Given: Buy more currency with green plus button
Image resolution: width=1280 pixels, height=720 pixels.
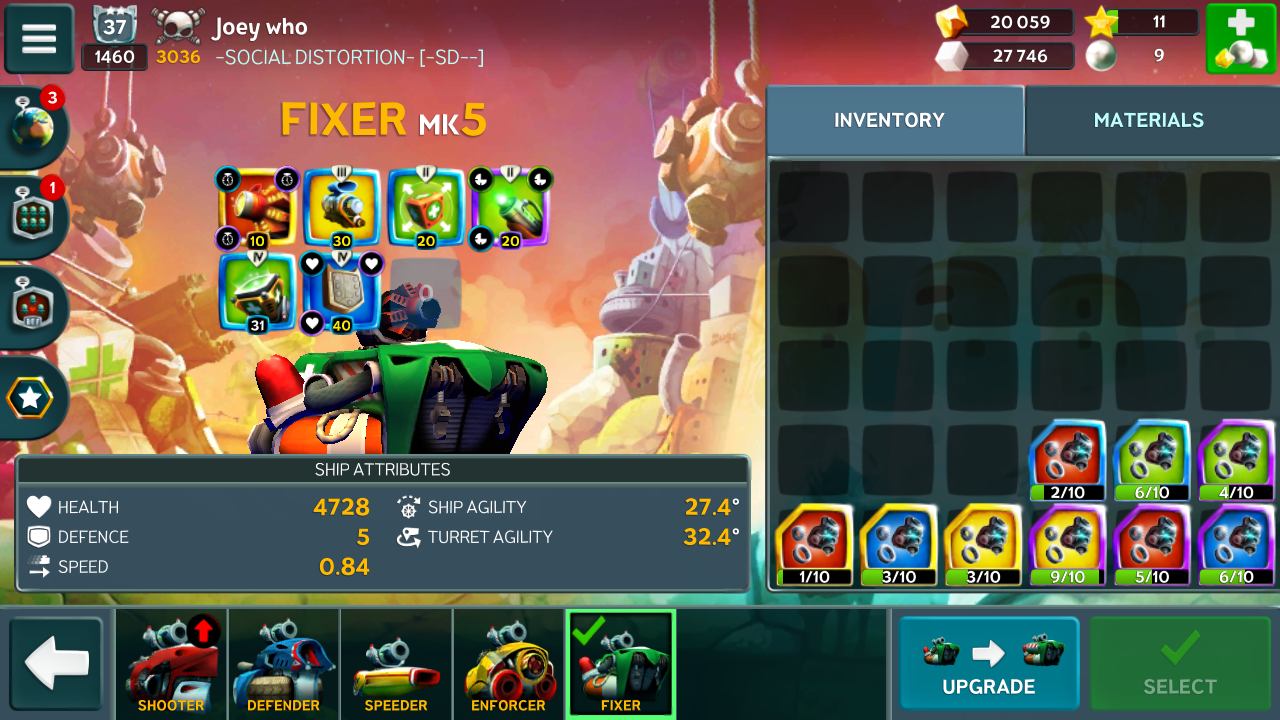Looking at the screenshot, I should click(x=1240, y=39).
